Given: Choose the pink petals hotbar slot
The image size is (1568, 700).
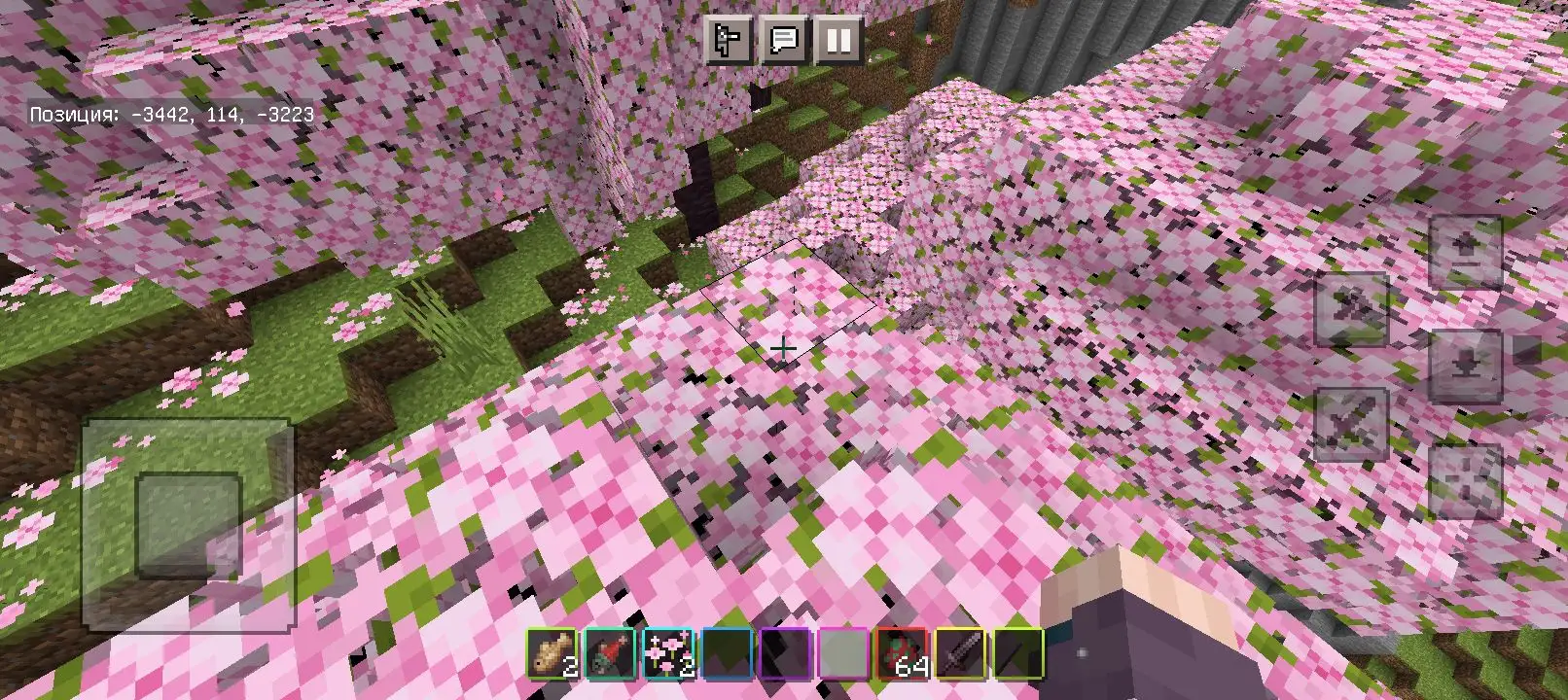Looking at the screenshot, I should (668, 653).
